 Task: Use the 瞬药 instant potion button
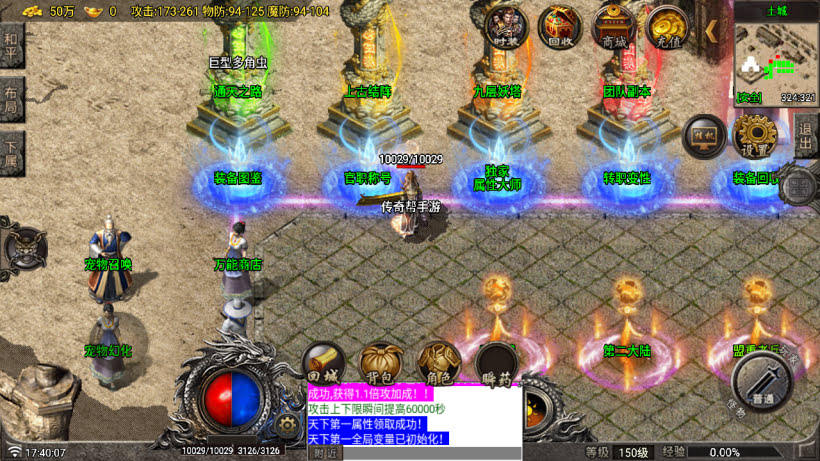496,364
